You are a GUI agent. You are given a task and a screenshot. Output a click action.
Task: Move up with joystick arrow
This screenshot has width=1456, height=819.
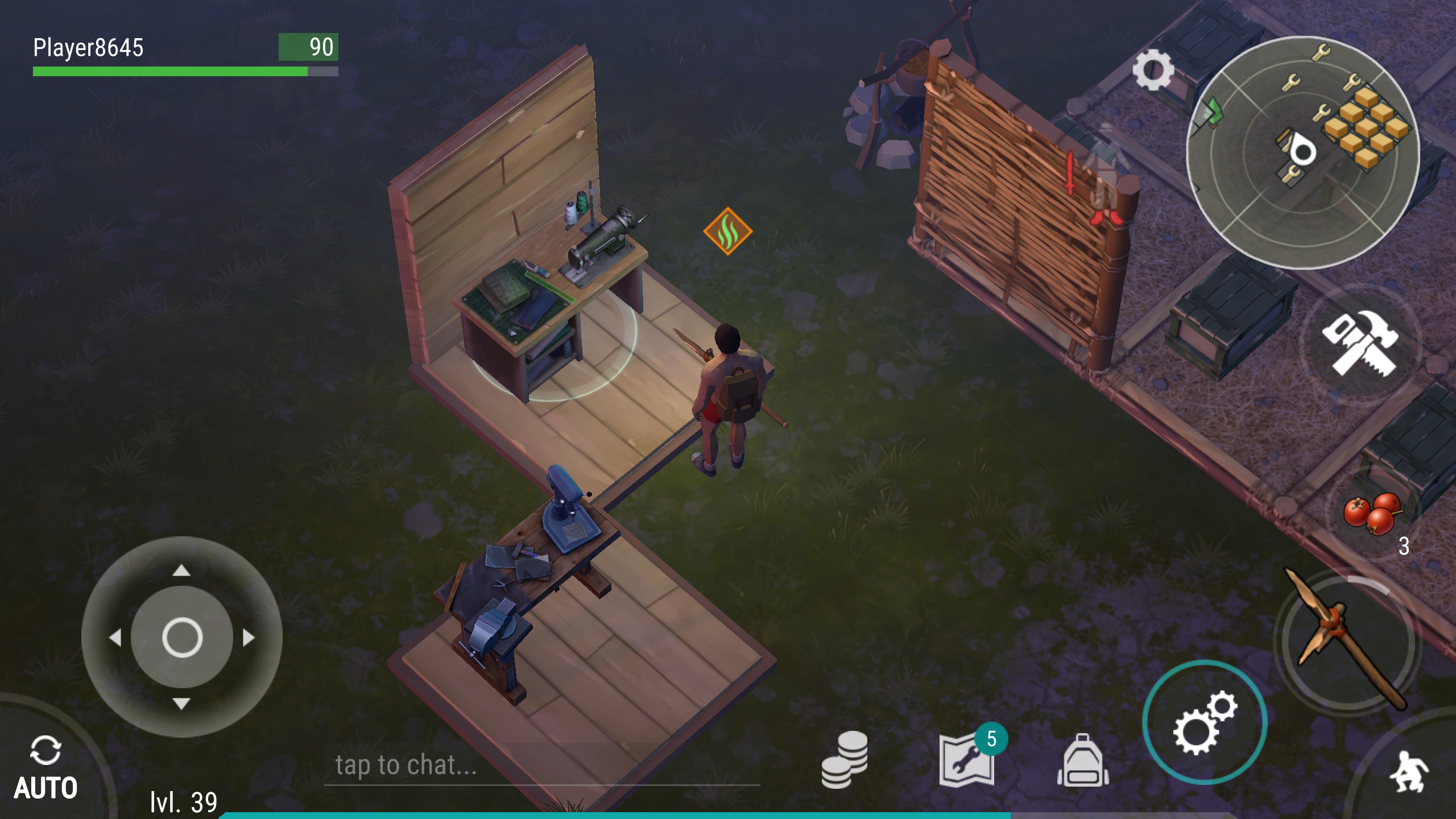click(x=181, y=570)
